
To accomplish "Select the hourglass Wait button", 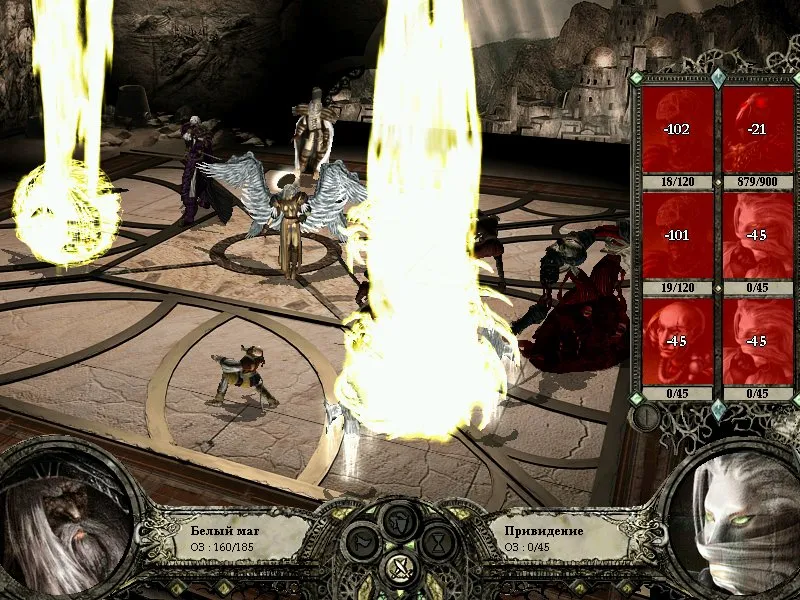I will point(438,544).
